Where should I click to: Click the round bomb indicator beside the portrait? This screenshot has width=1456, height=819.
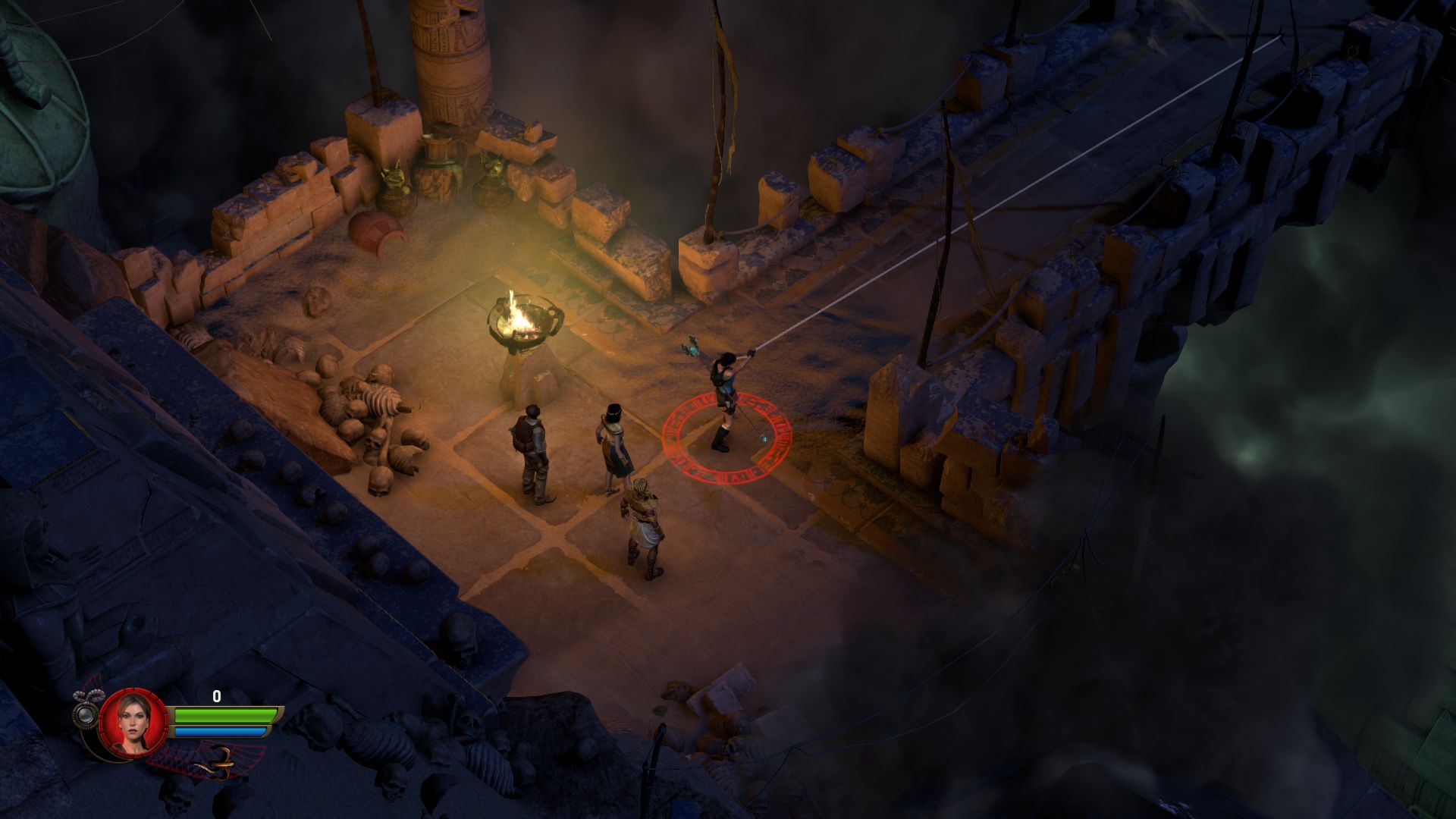[x=85, y=714]
